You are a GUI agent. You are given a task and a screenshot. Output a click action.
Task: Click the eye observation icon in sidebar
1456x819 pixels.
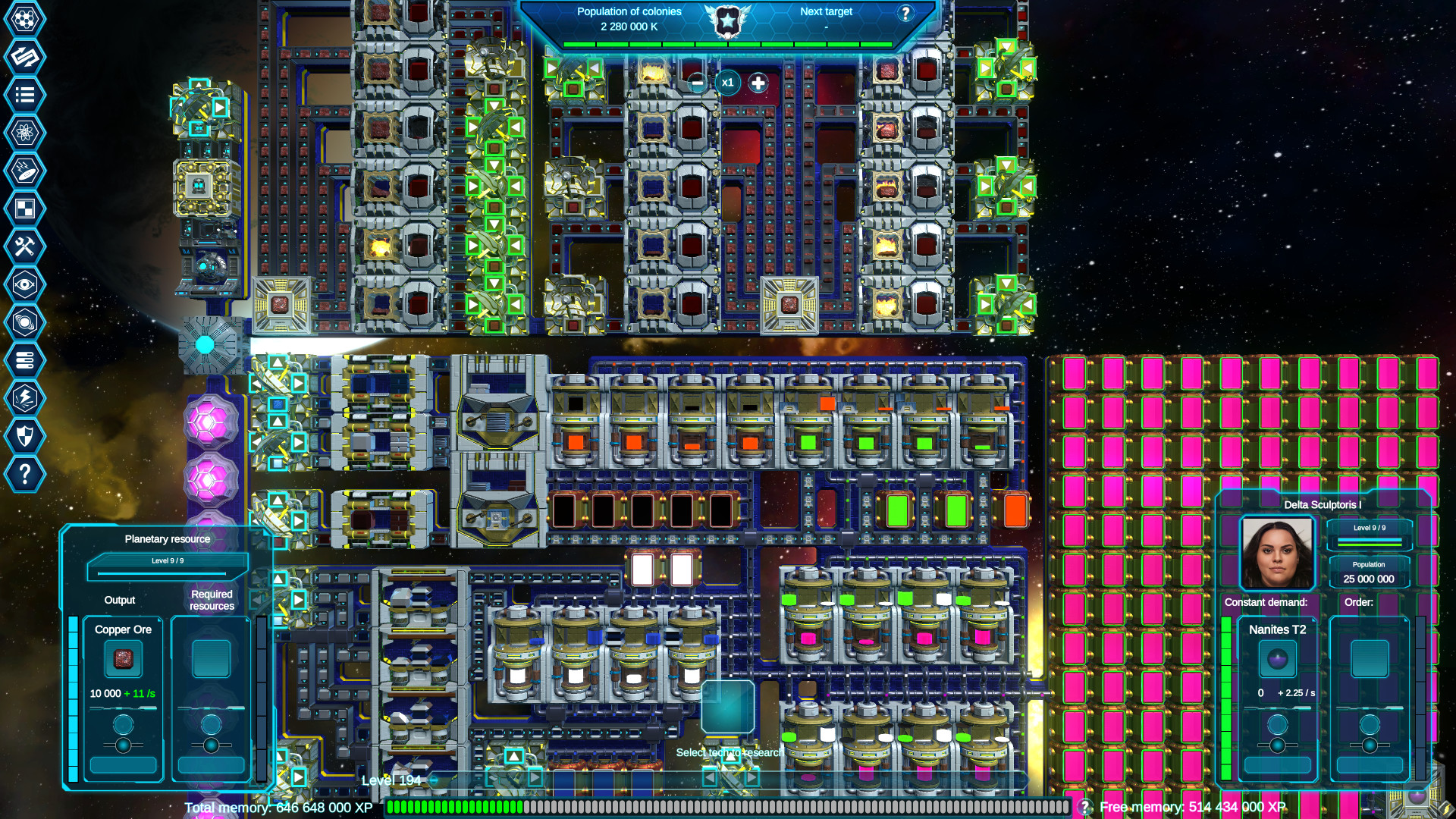coord(25,284)
